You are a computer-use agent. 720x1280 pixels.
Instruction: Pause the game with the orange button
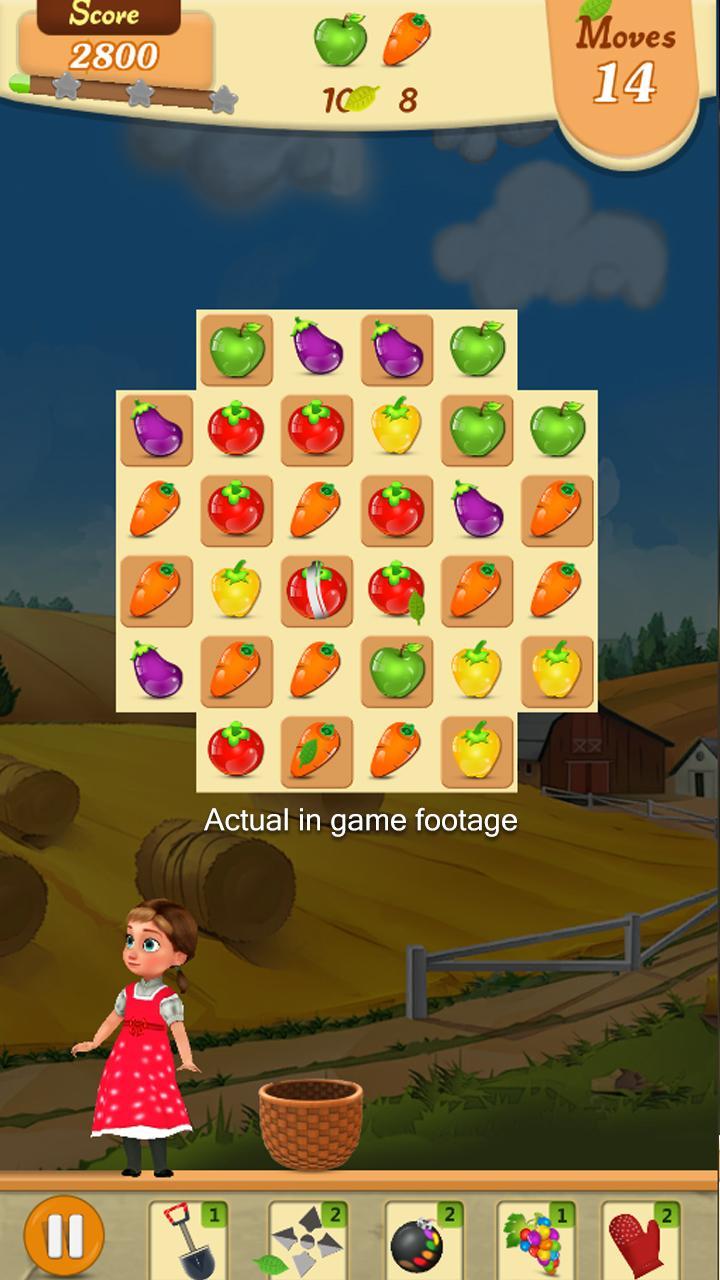tap(64, 1235)
